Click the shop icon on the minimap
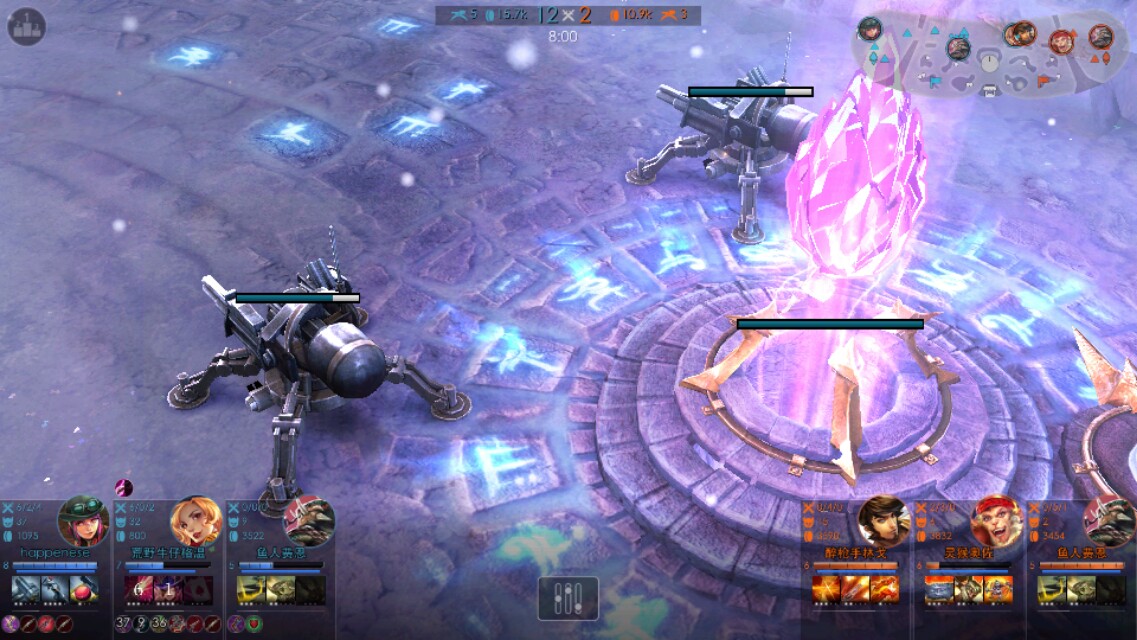The width and height of the screenshot is (1137, 640). pos(990,91)
